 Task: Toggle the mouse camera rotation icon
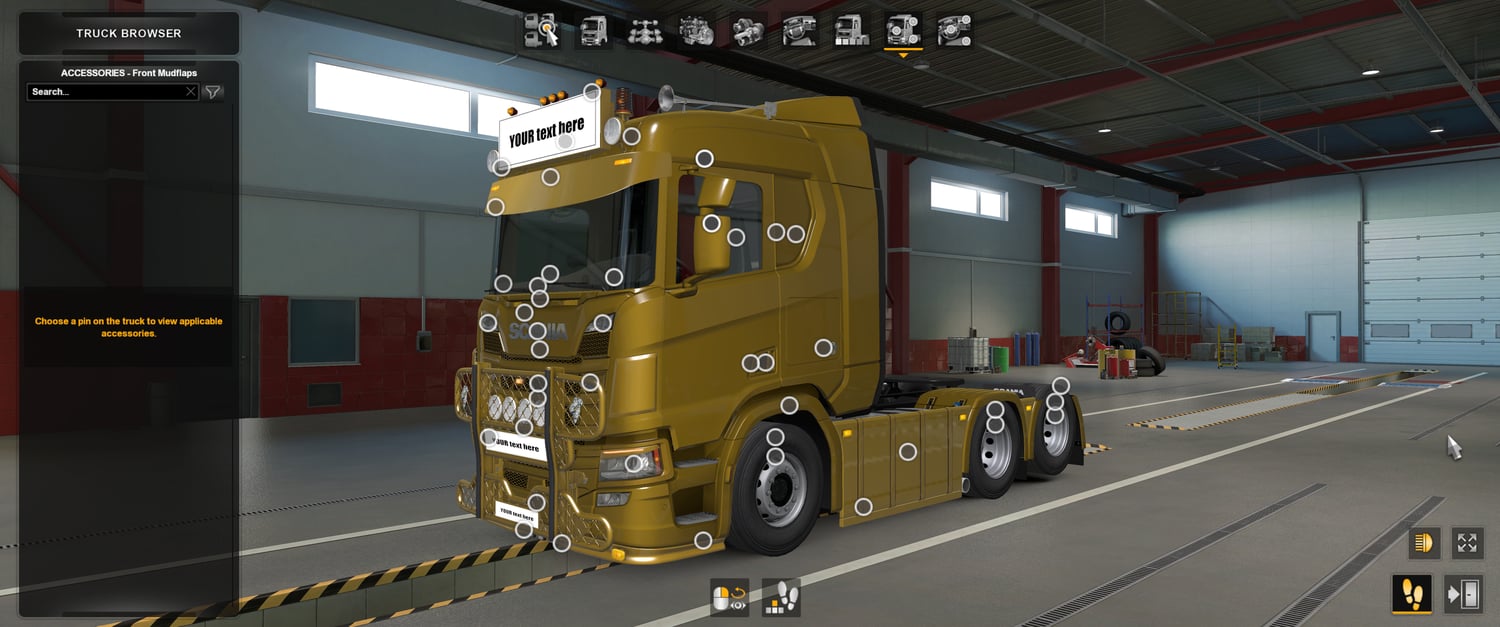tap(729, 598)
